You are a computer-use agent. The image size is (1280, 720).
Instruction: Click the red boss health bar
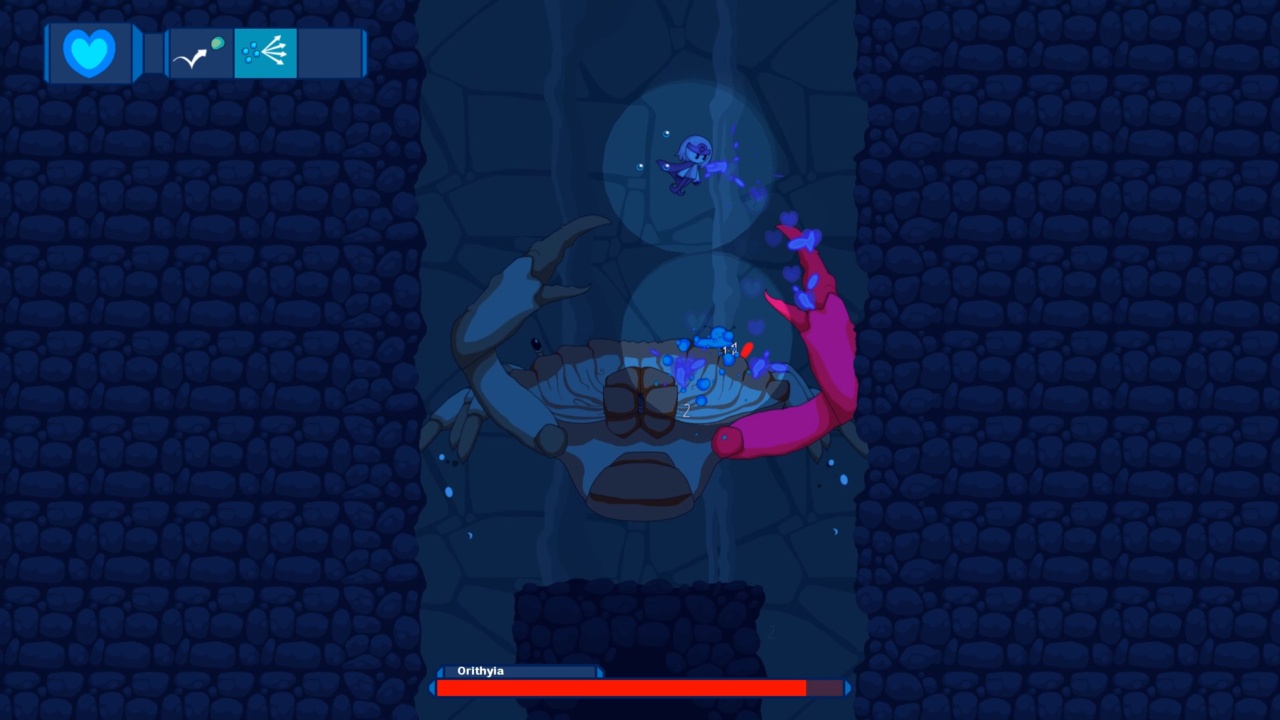[x=620, y=688]
